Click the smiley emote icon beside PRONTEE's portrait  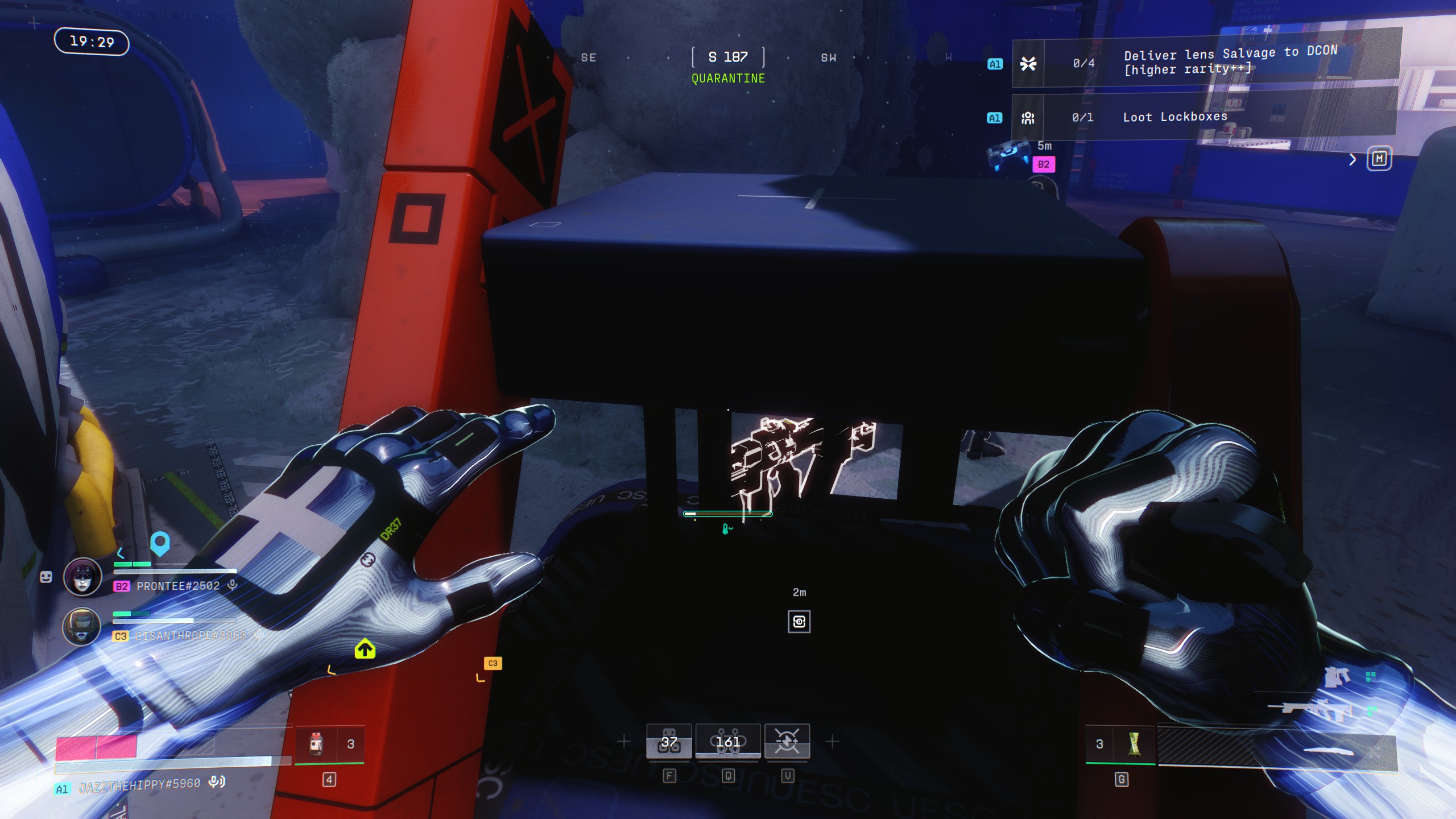(46, 577)
